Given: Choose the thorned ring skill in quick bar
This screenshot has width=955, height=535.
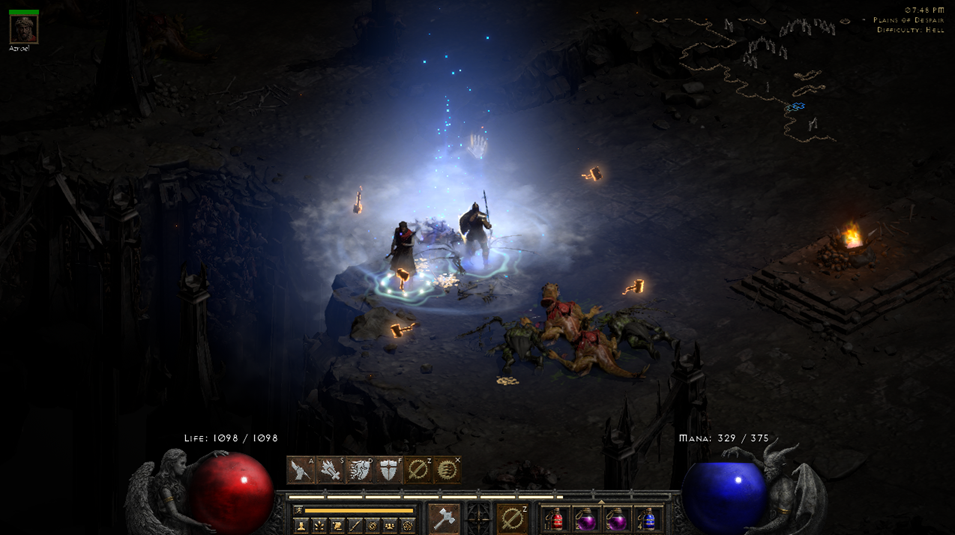Looking at the screenshot, I should [x=418, y=470].
